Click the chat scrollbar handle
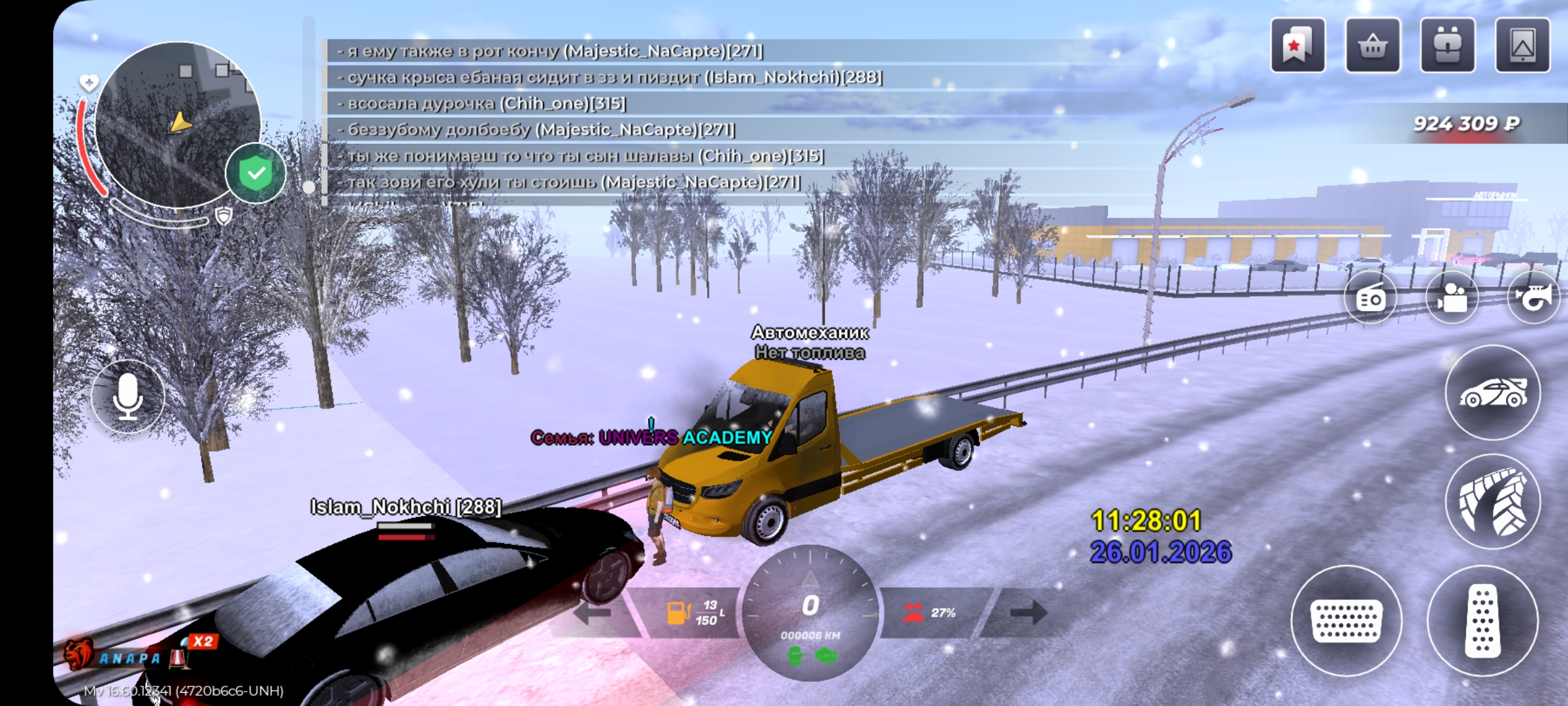Viewport: 1568px width, 706px height. click(x=309, y=187)
